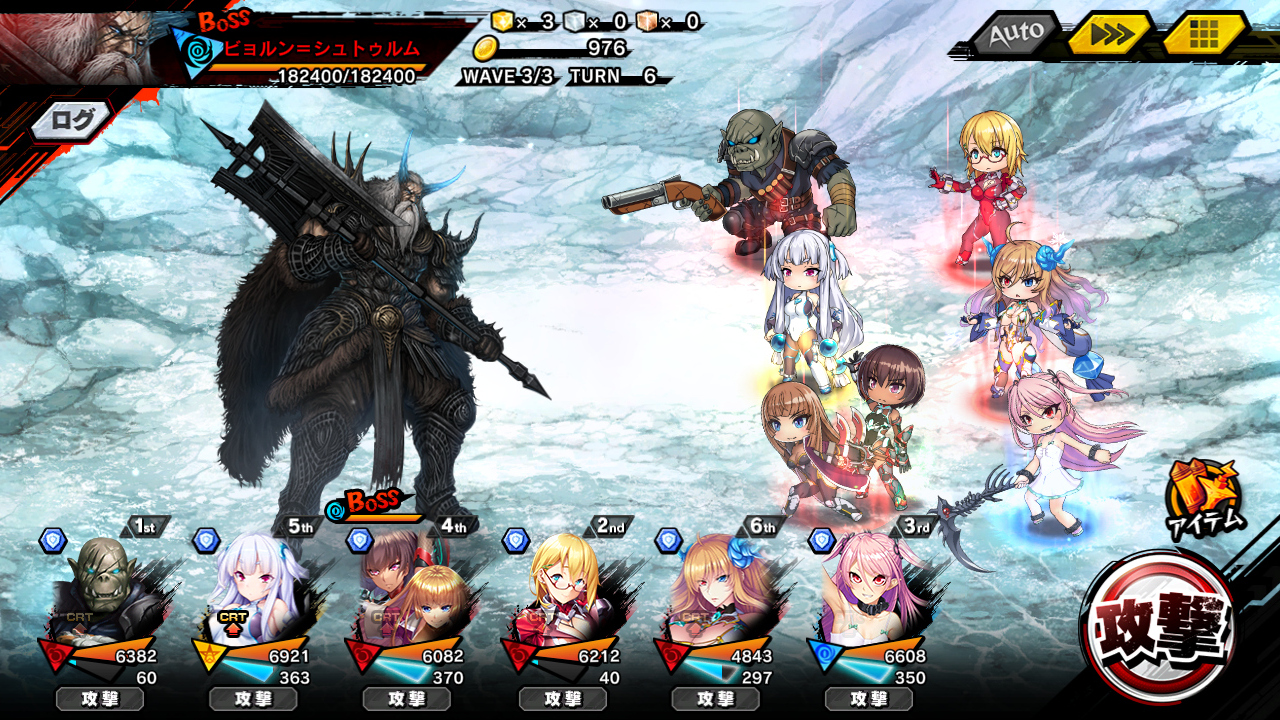Open the yellow grid menu button
This screenshot has width=1280, height=720.
1204,35
